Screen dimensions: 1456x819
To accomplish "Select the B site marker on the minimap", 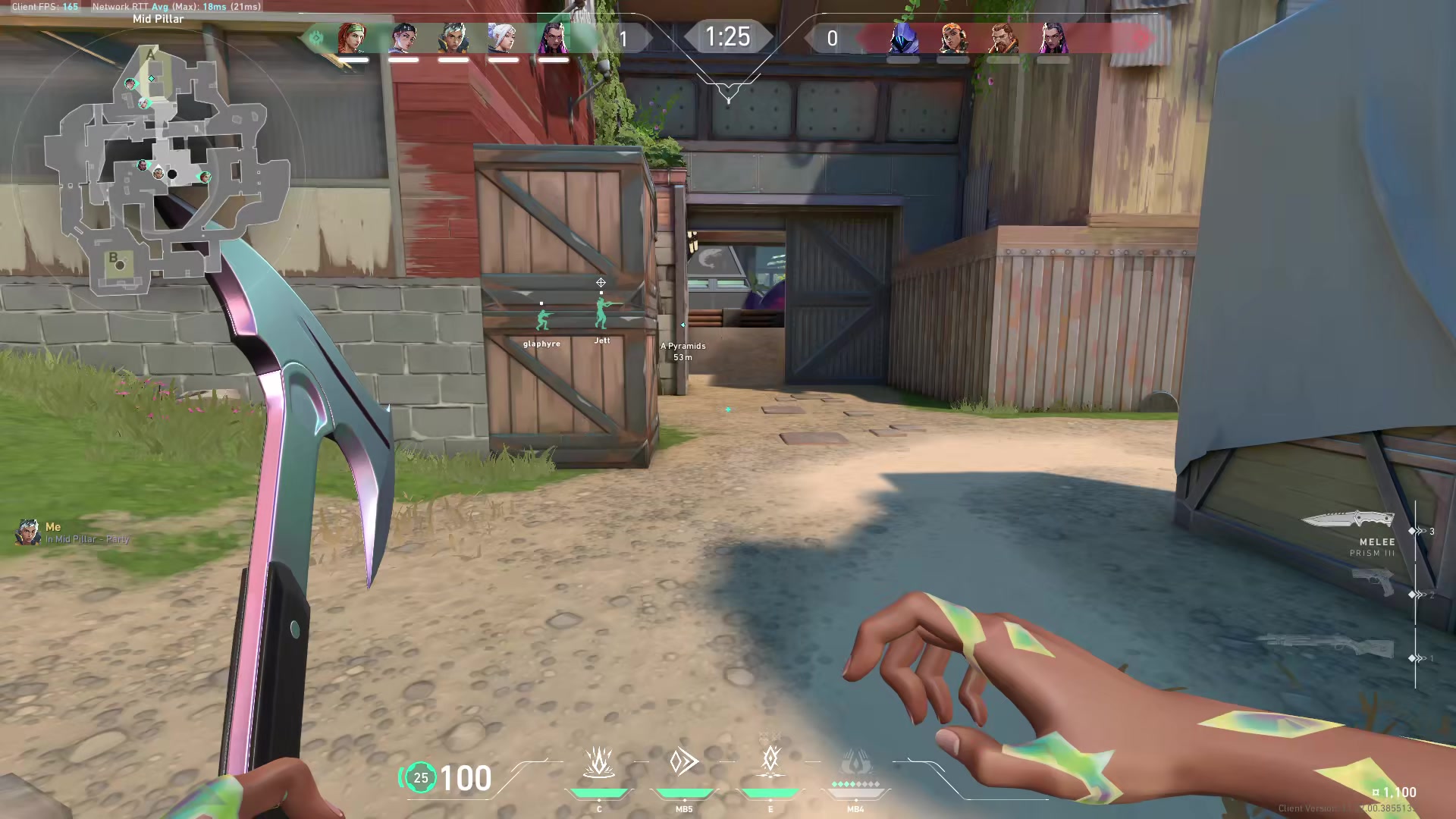I will pos(114,258).
